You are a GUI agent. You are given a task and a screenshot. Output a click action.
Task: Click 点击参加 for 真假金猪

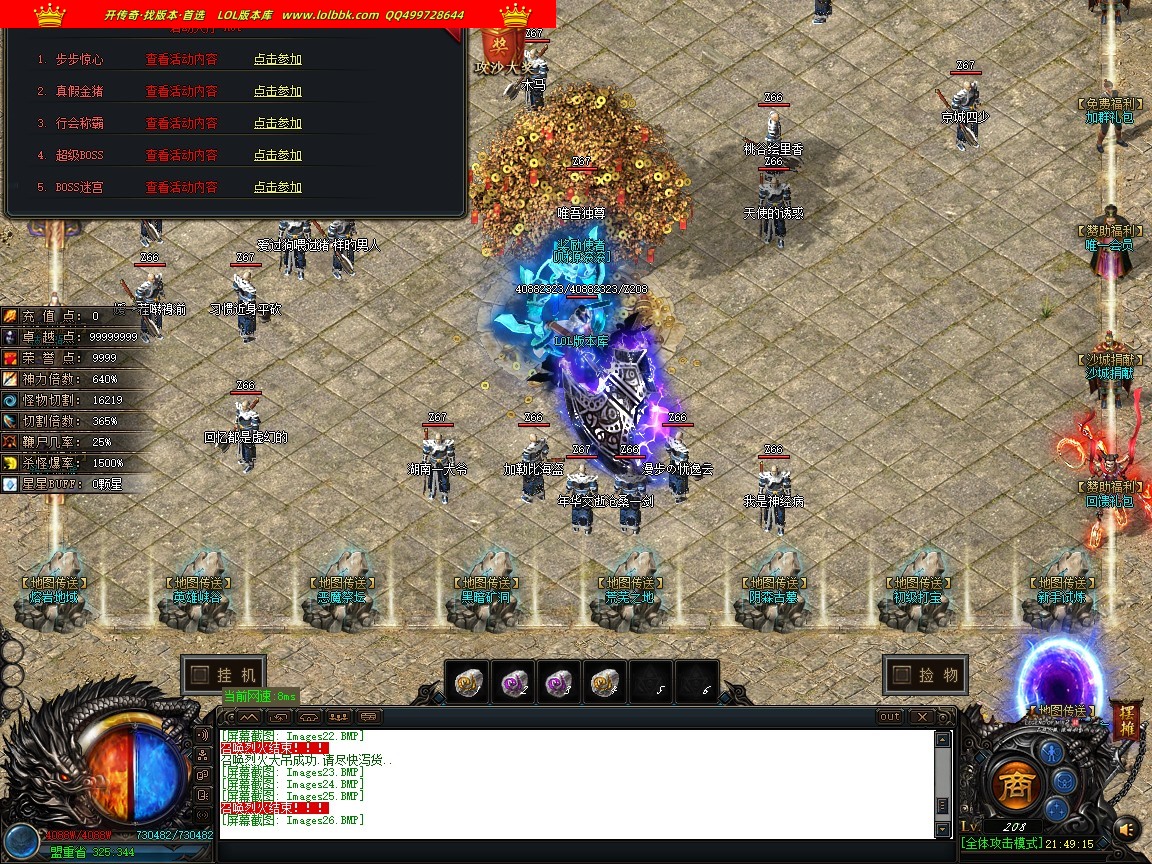[x=277, y=91]
